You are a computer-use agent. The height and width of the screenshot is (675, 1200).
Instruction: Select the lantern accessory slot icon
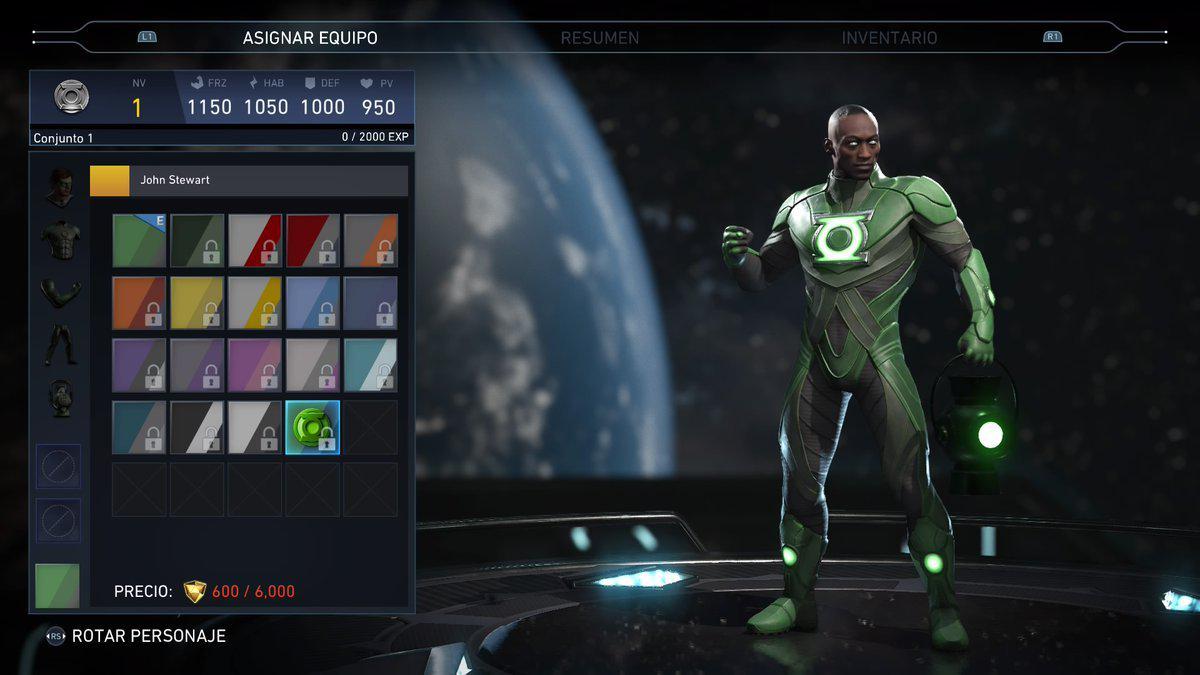coord(60,398)
